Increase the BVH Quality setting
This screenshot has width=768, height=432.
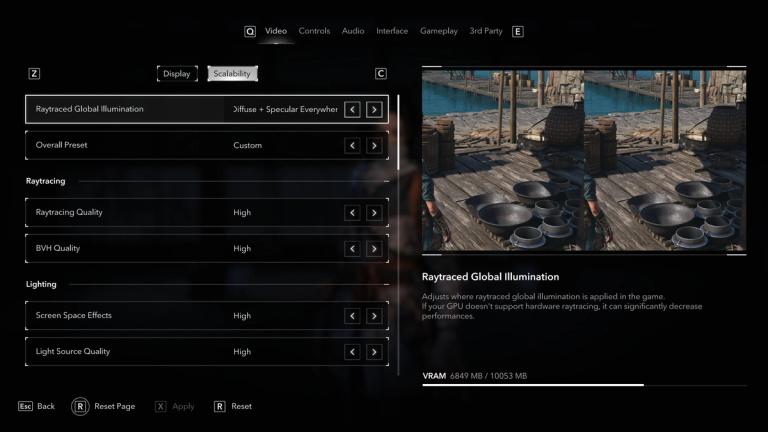[374, 248]
